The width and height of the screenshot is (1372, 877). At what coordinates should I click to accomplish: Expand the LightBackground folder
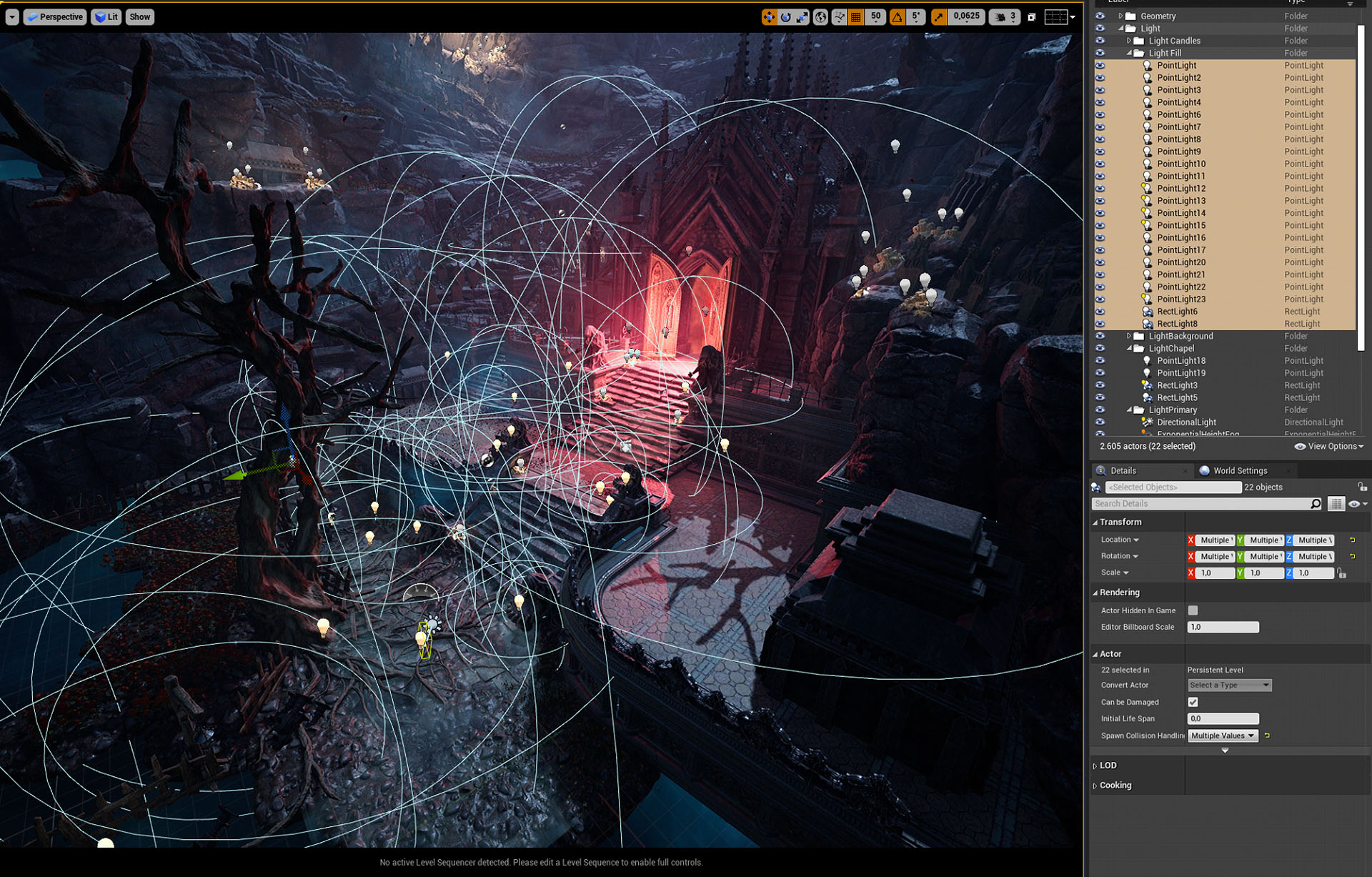pos(1129,336)
